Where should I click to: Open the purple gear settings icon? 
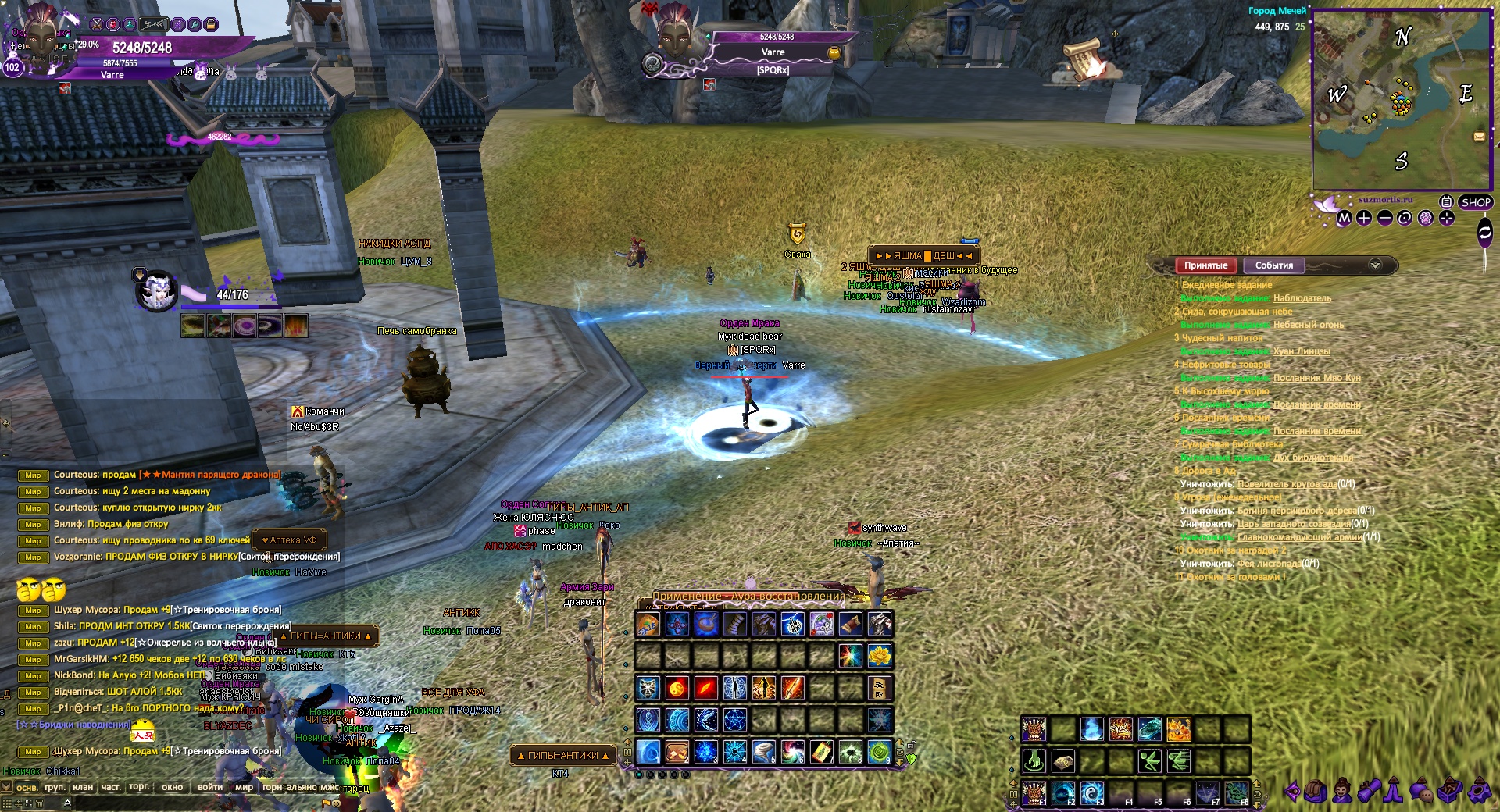(x=1478, y=792)
